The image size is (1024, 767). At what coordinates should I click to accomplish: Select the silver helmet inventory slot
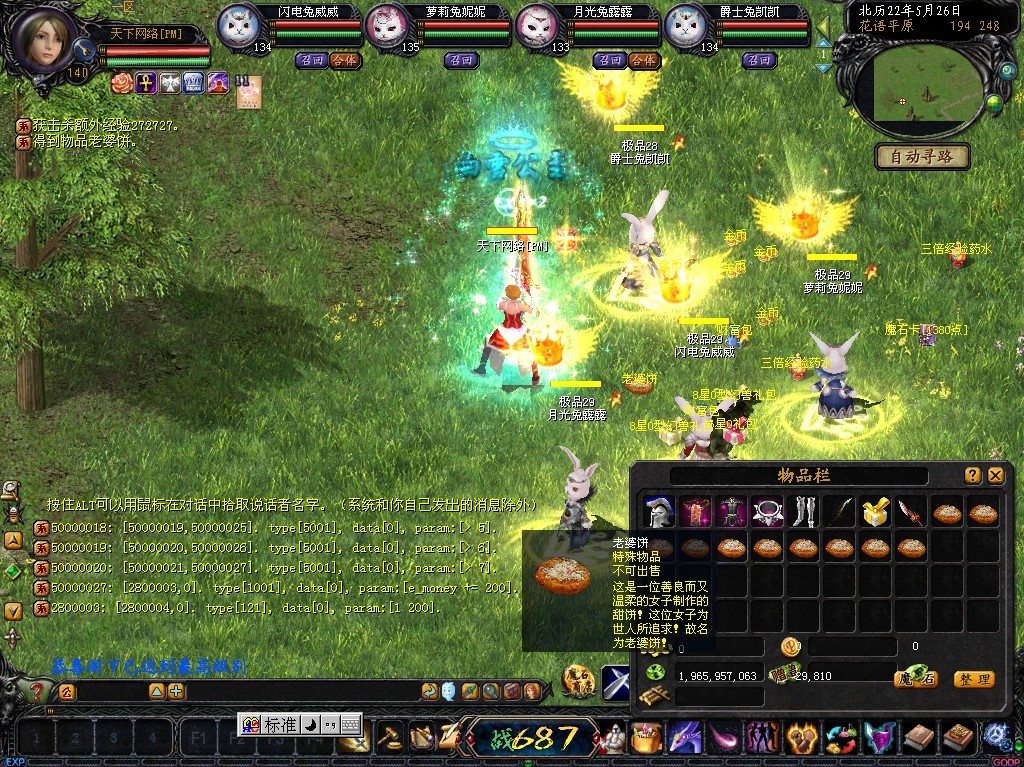659,513
